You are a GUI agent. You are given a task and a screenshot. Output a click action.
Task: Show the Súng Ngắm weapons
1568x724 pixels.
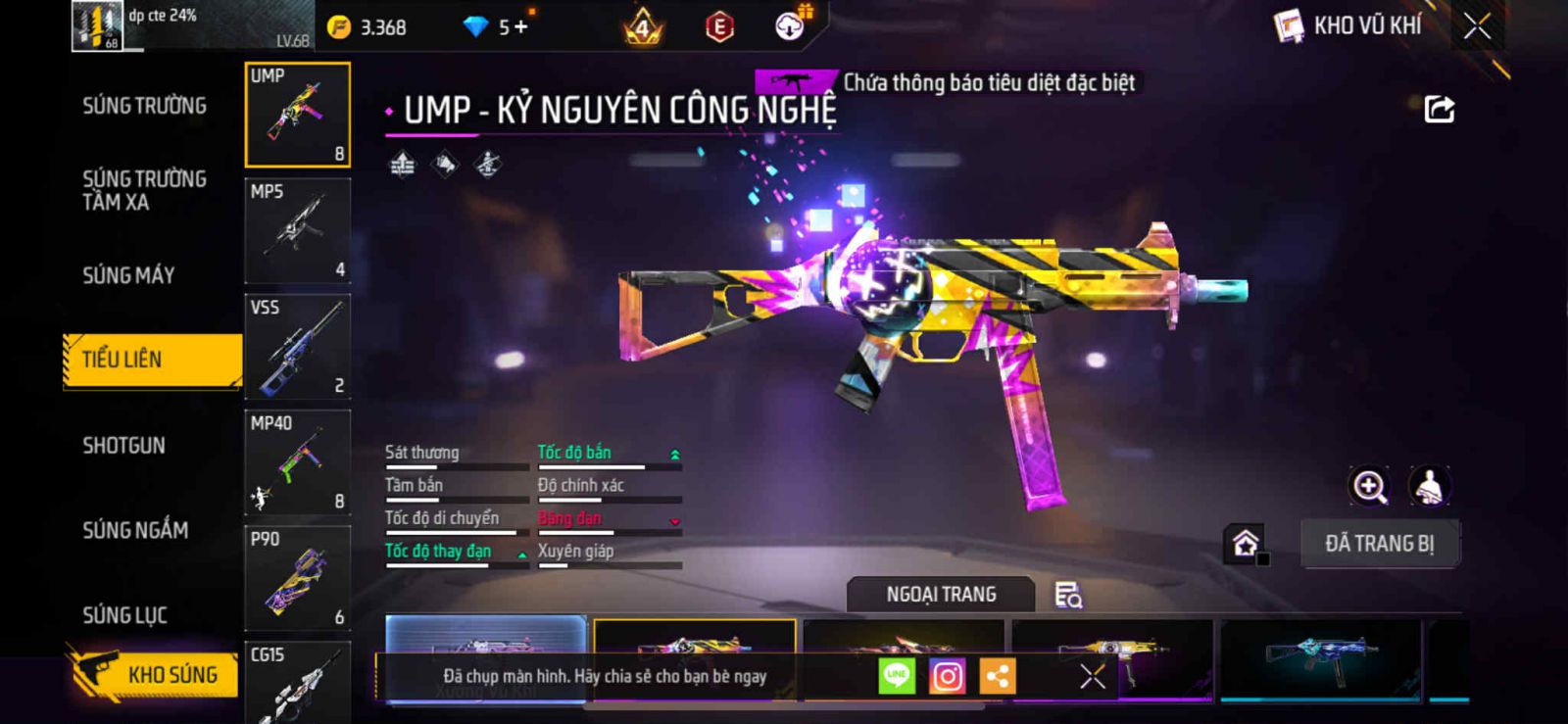[x=135, y=530]
